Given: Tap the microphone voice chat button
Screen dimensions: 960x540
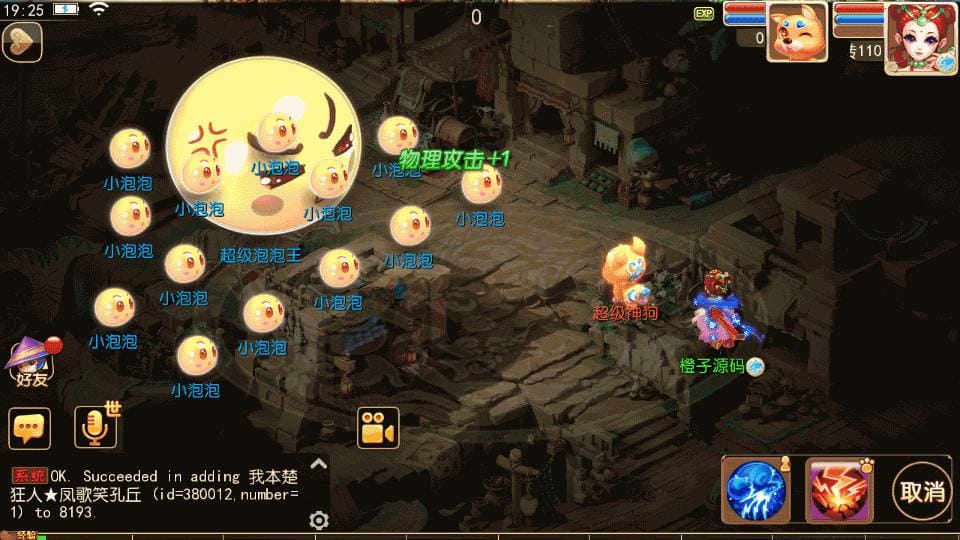Looking at the screenshot, I should [97, 428].
